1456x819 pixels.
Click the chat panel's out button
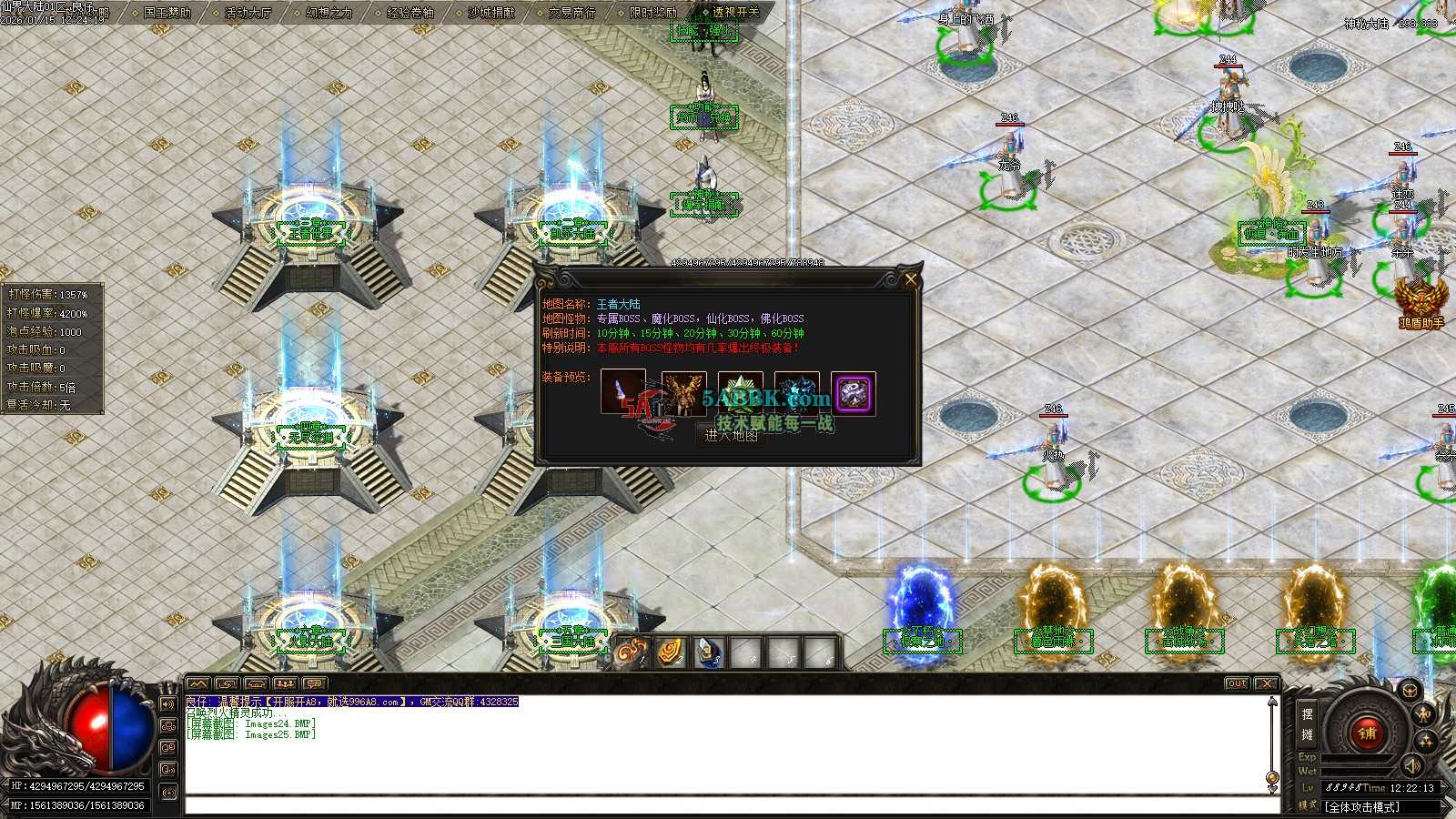coord(1237,683)
